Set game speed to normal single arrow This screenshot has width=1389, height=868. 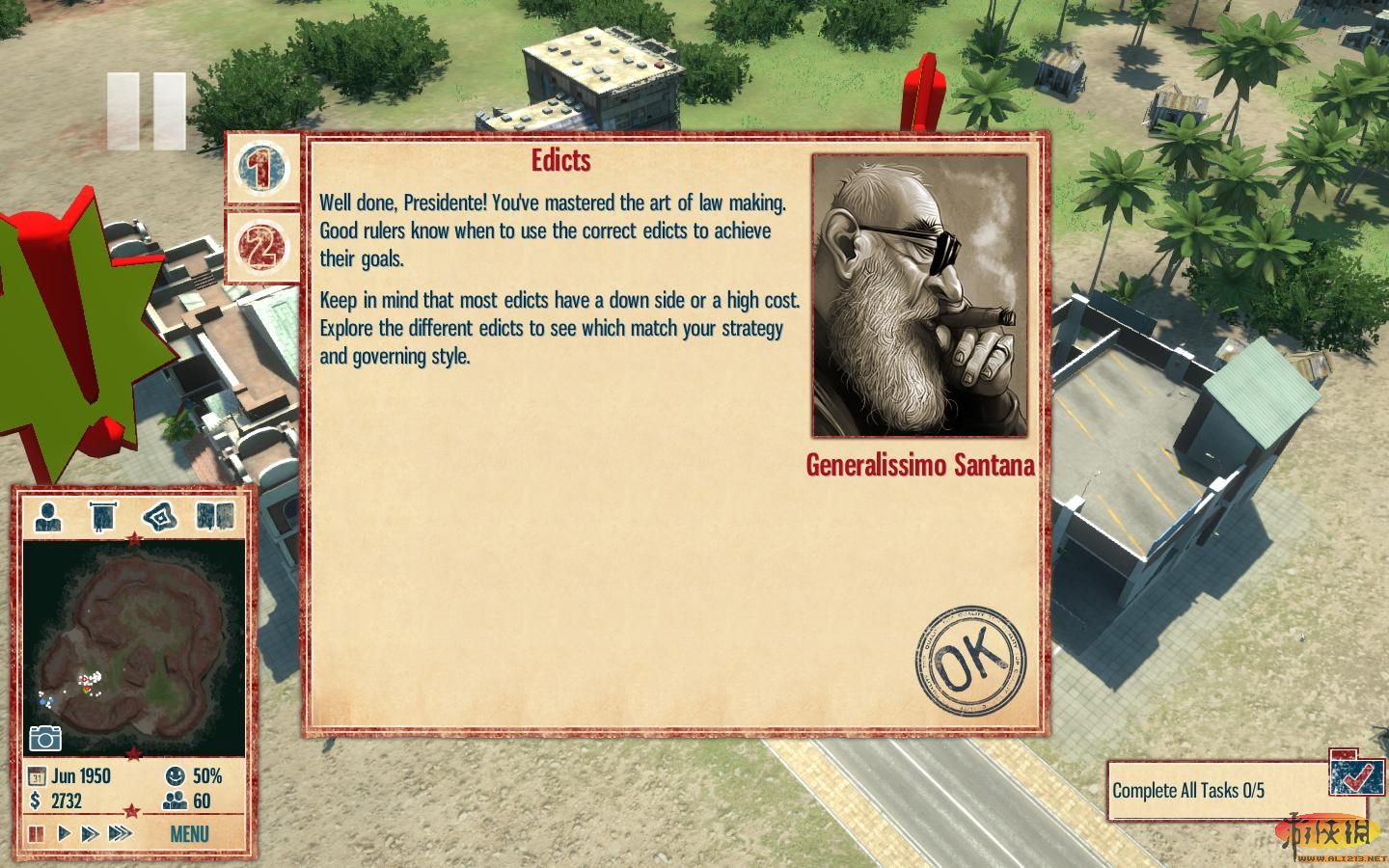pos(64,833)
